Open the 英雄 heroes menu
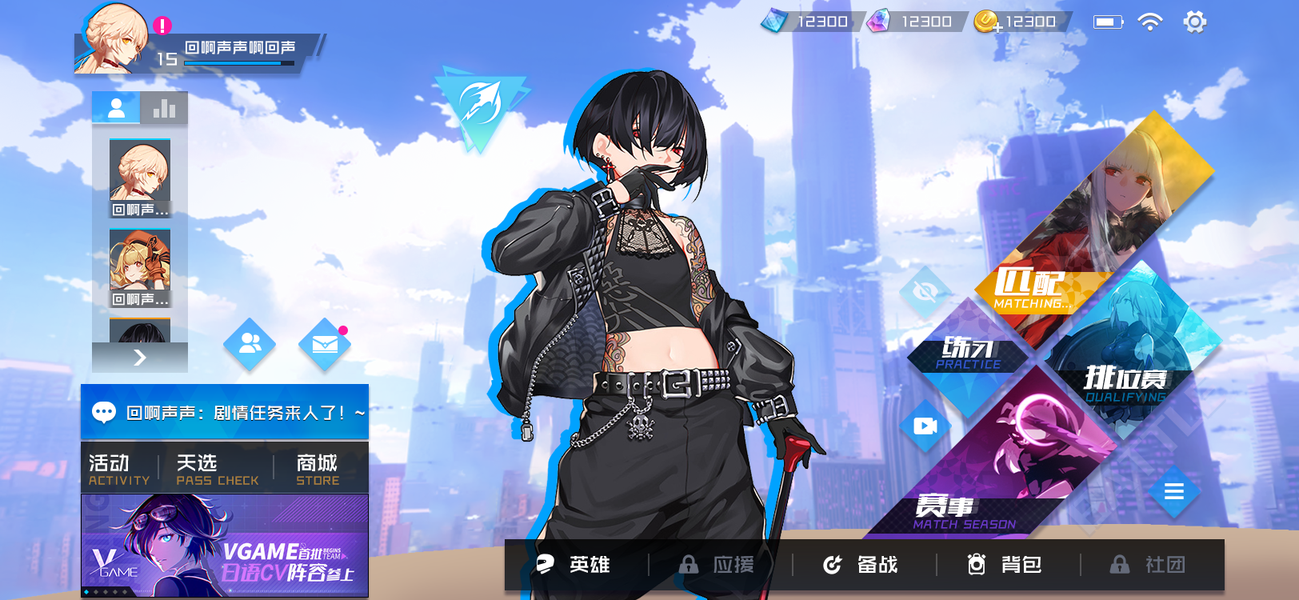 [x=575, y=565]
